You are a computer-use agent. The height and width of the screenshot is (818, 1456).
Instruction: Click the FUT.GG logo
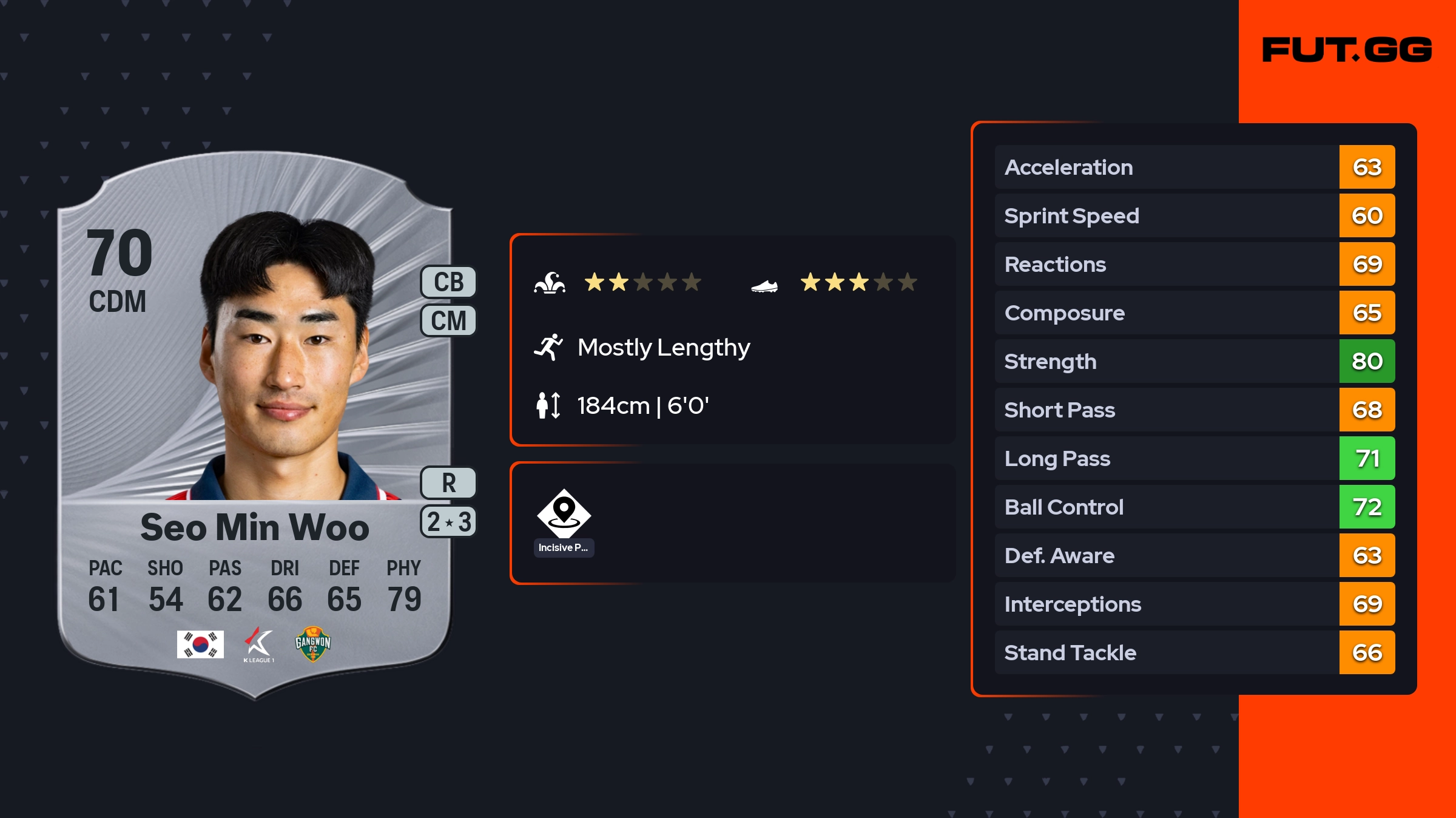pos(1347,50)
